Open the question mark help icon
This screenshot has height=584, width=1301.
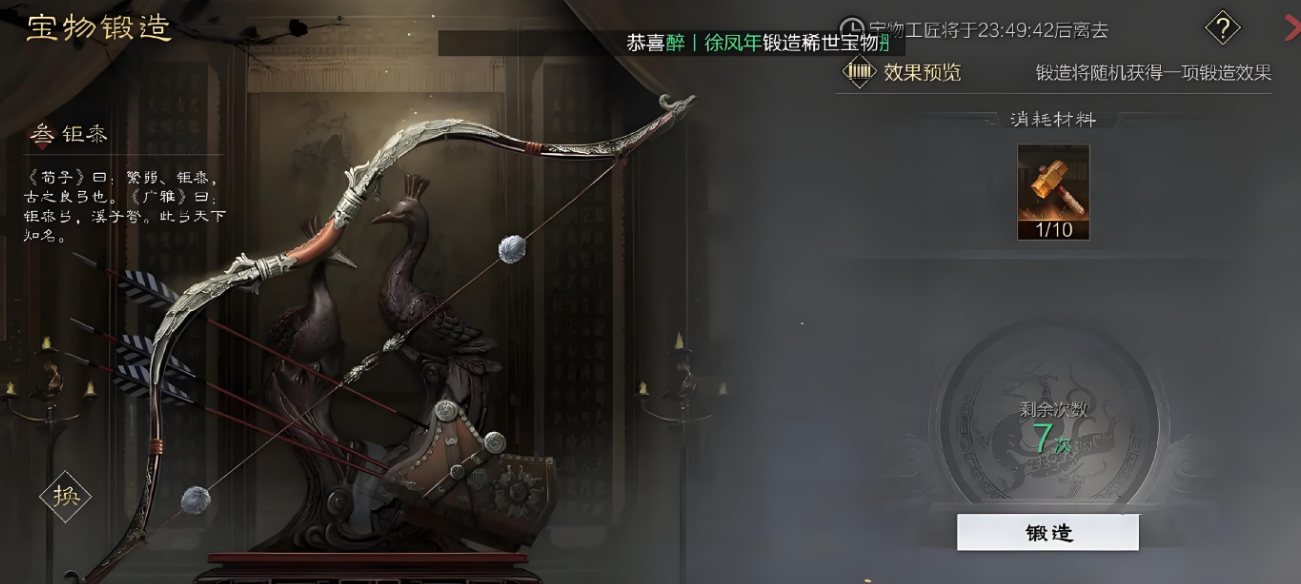coord(1222,28)
